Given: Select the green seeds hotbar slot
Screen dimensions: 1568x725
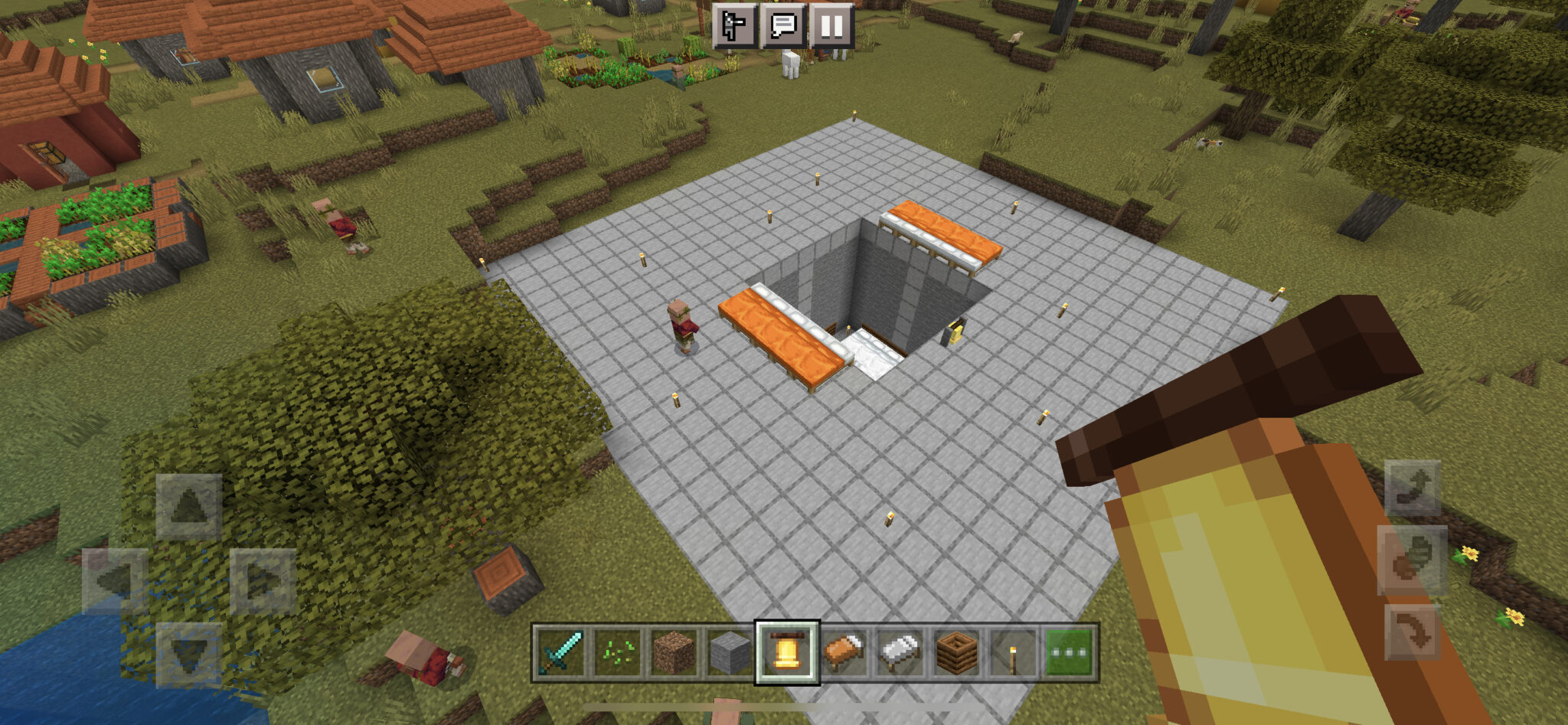Looking at the screenshot, I should pos(617,652).
